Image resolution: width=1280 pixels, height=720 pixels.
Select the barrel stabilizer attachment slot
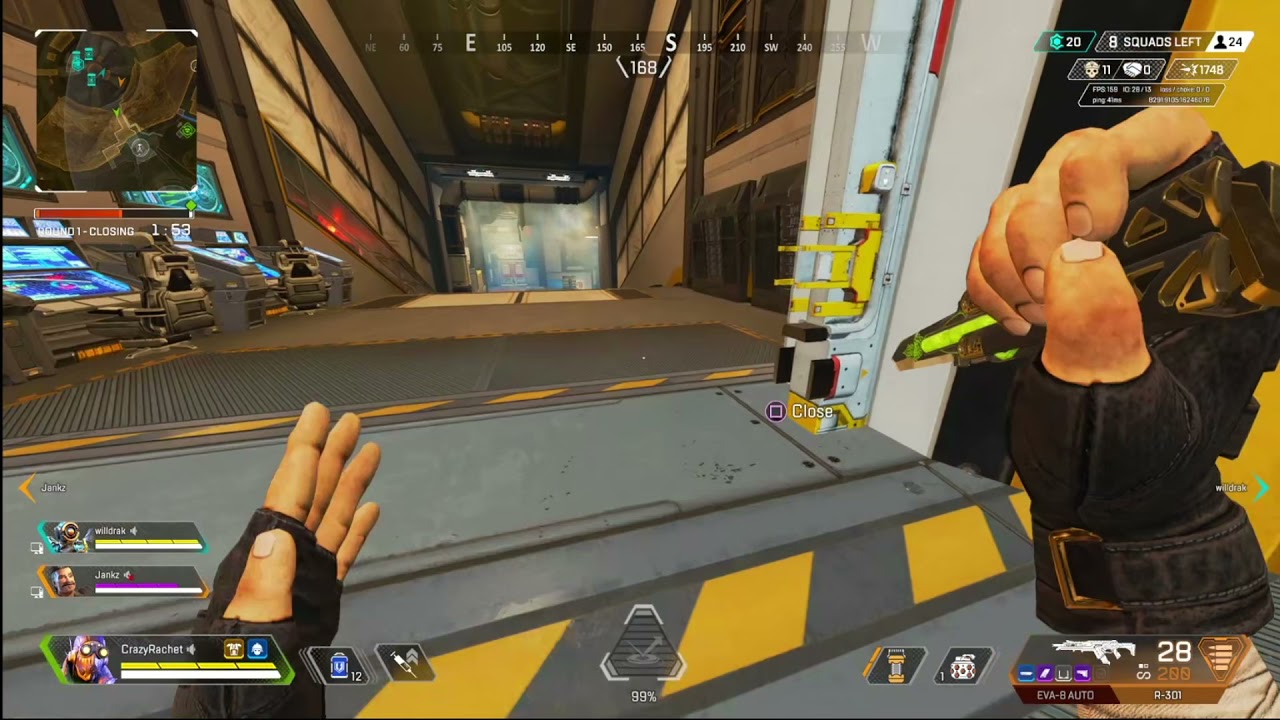coord(1026,674)
